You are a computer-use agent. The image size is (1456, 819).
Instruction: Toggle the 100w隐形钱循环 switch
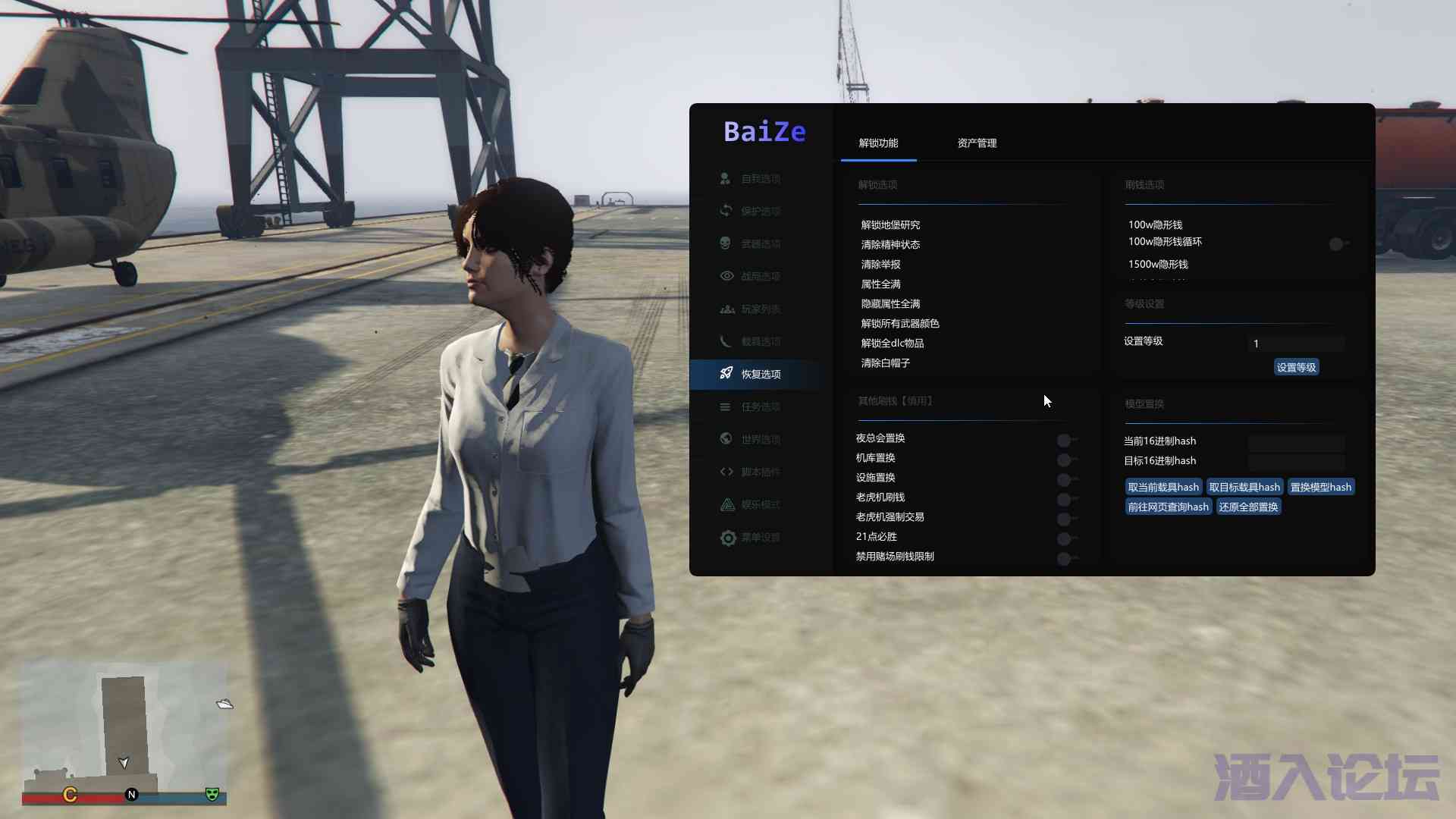click(1338, 244)
